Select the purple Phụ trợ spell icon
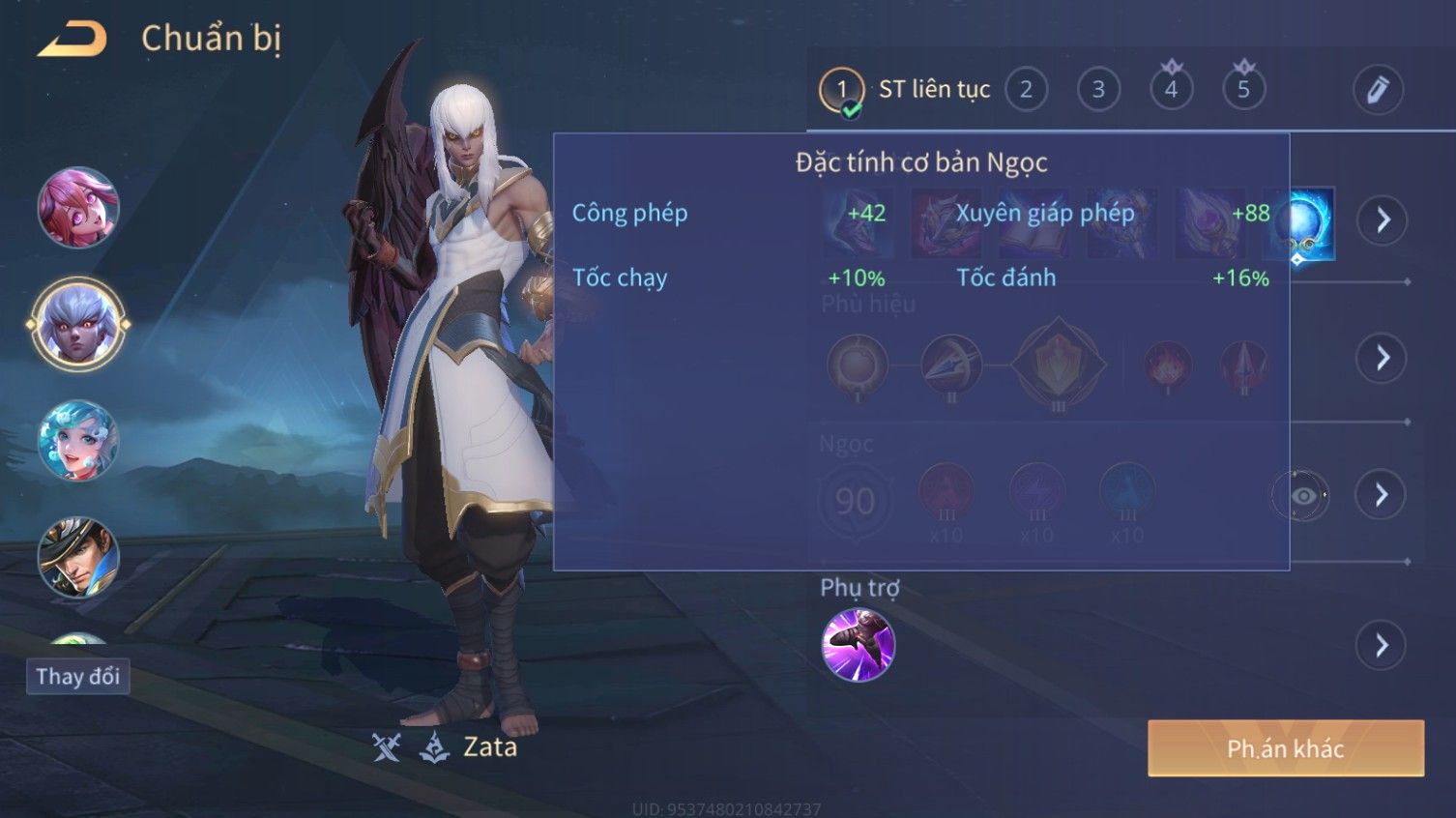 [858, 645]
